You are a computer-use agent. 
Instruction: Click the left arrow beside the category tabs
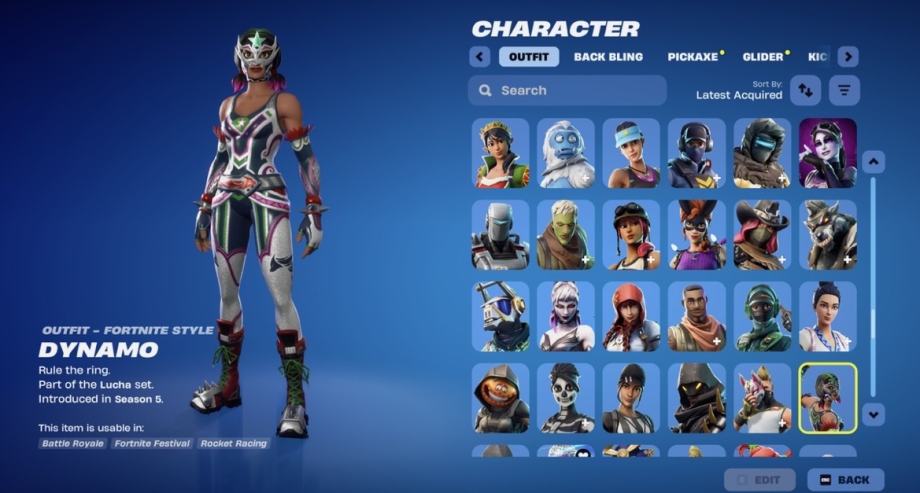(480, 57)
